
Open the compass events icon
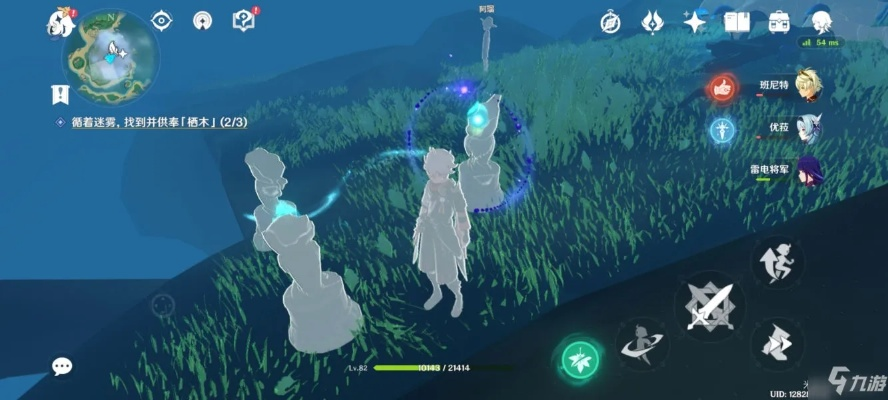pyautogui.click(x=610, y=21)
